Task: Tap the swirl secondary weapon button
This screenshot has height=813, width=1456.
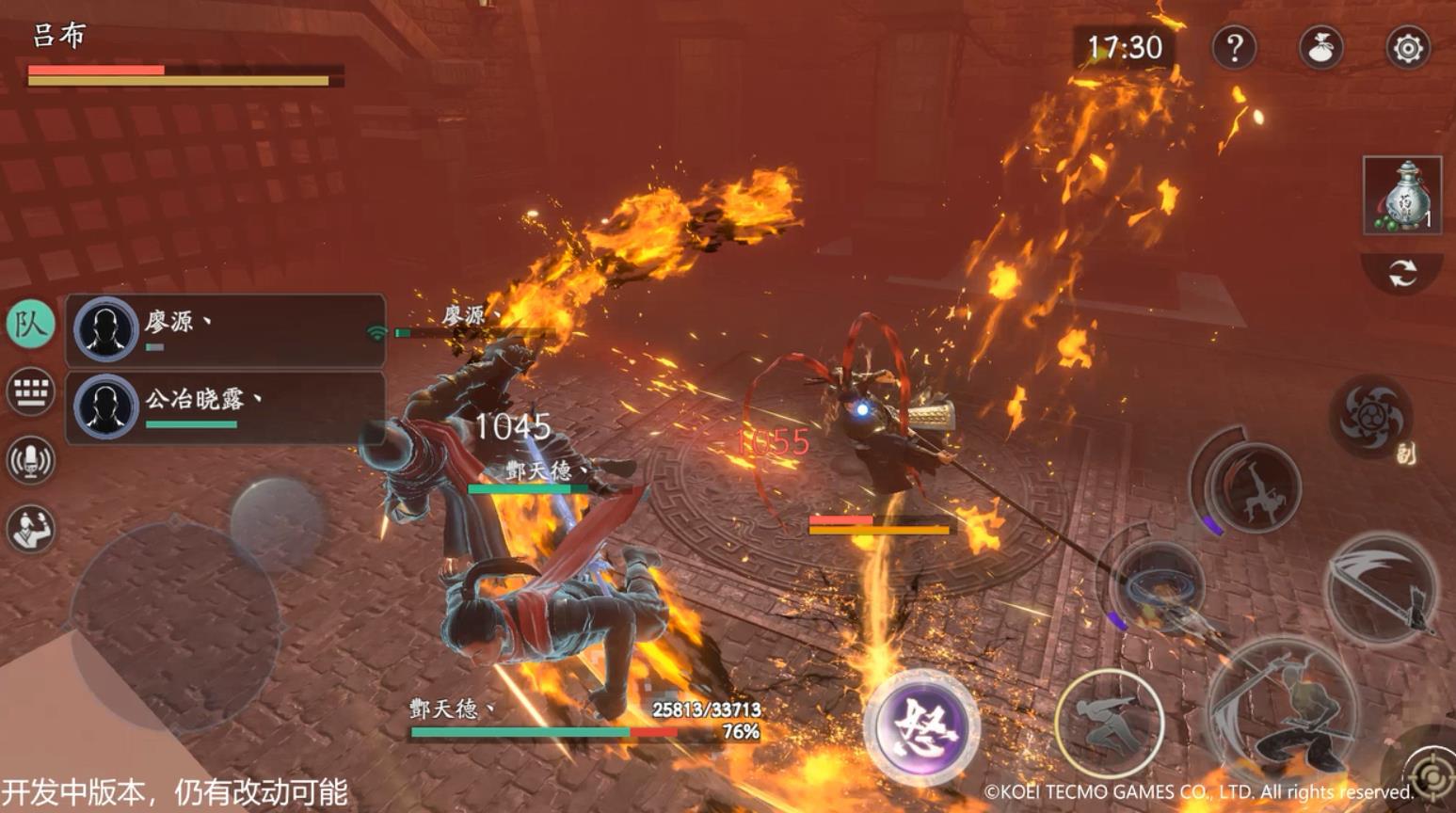Action: point(1370,415)
